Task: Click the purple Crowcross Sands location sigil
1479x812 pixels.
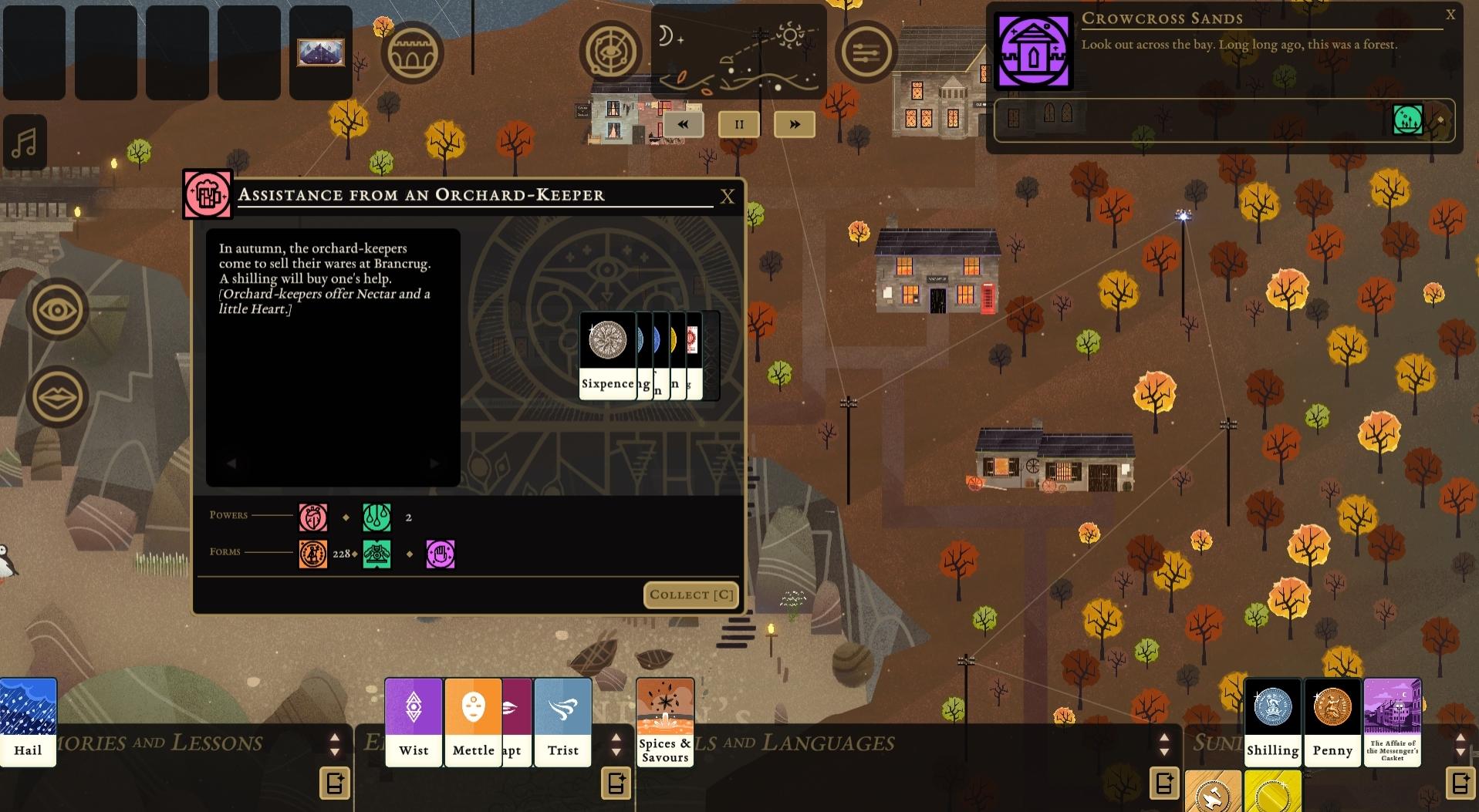Action: [x=1033, y=51]
